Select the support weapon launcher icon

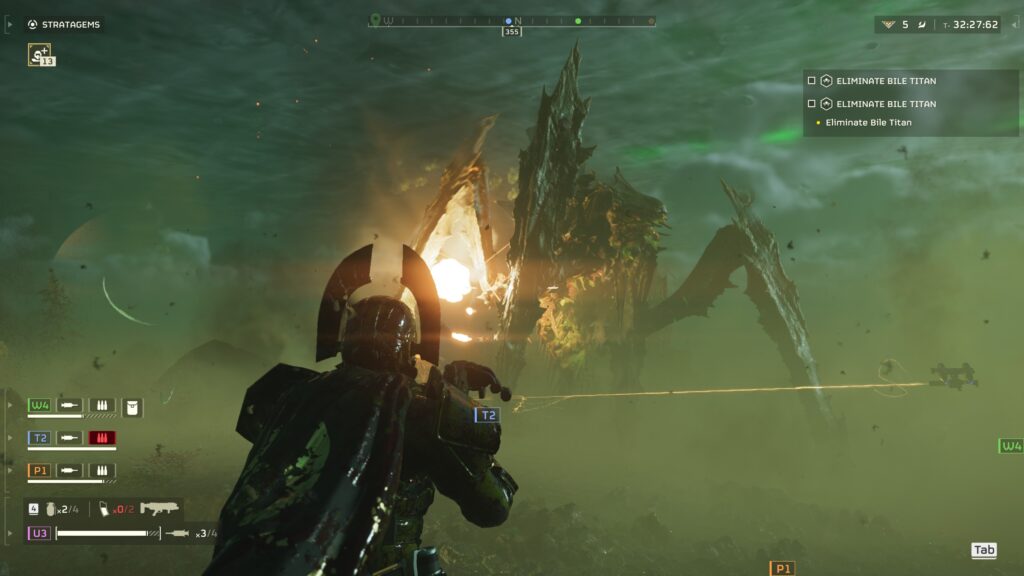point(159,508)
